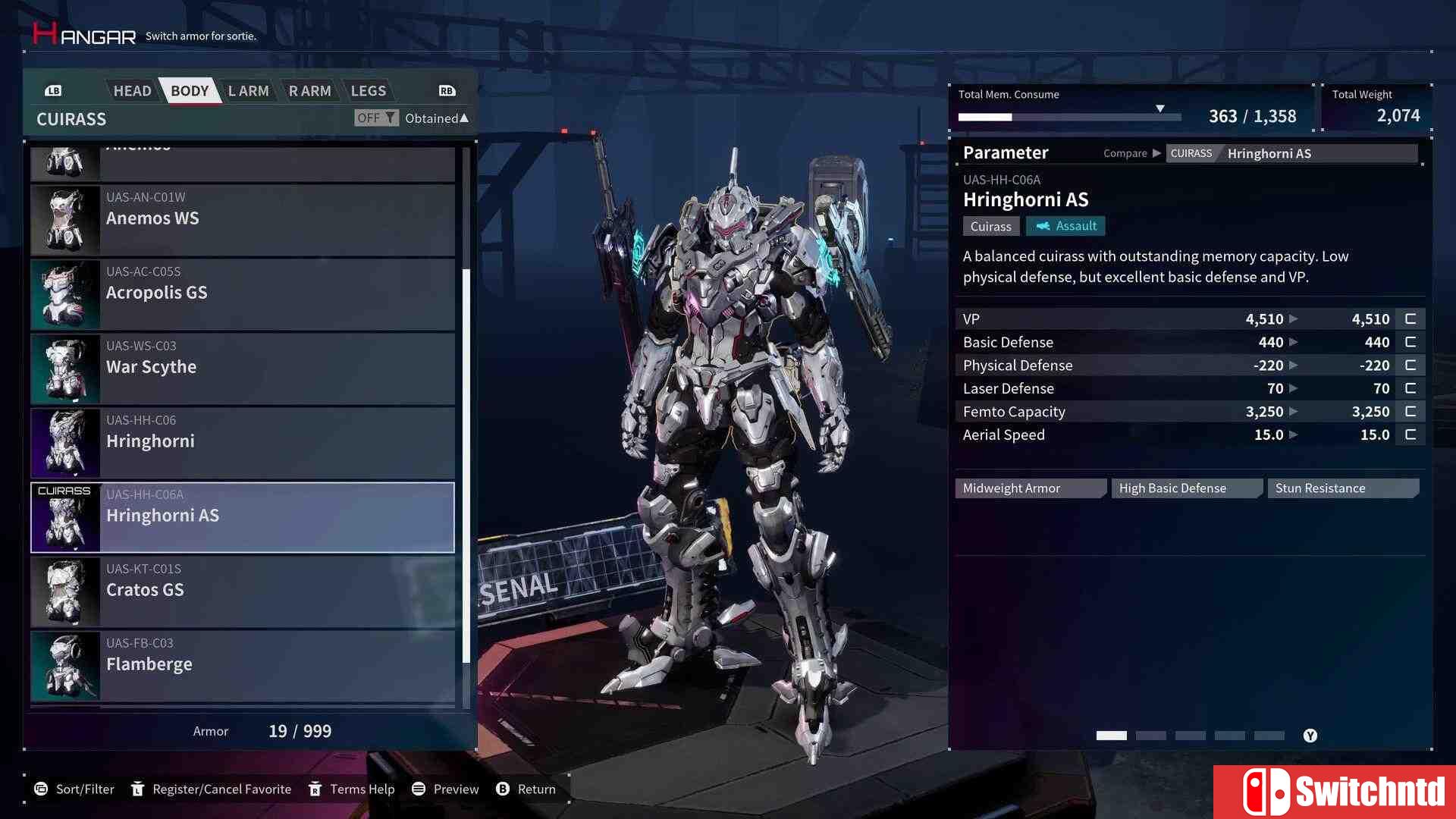Select the Hringhorni cuirass row
Screen dimensions: 1456x819
(x=243, y=443)
